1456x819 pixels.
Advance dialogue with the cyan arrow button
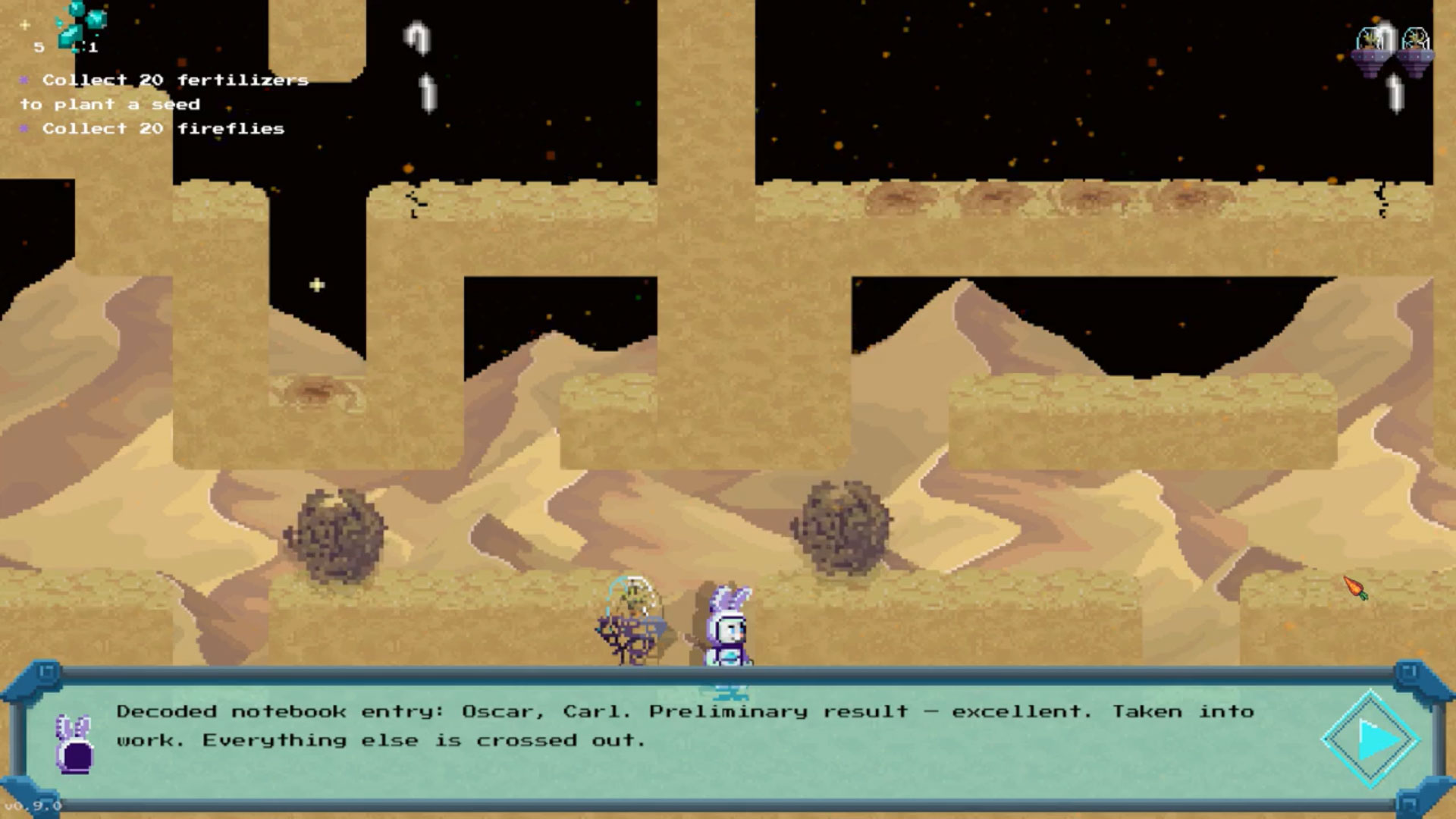[1371, 739]
